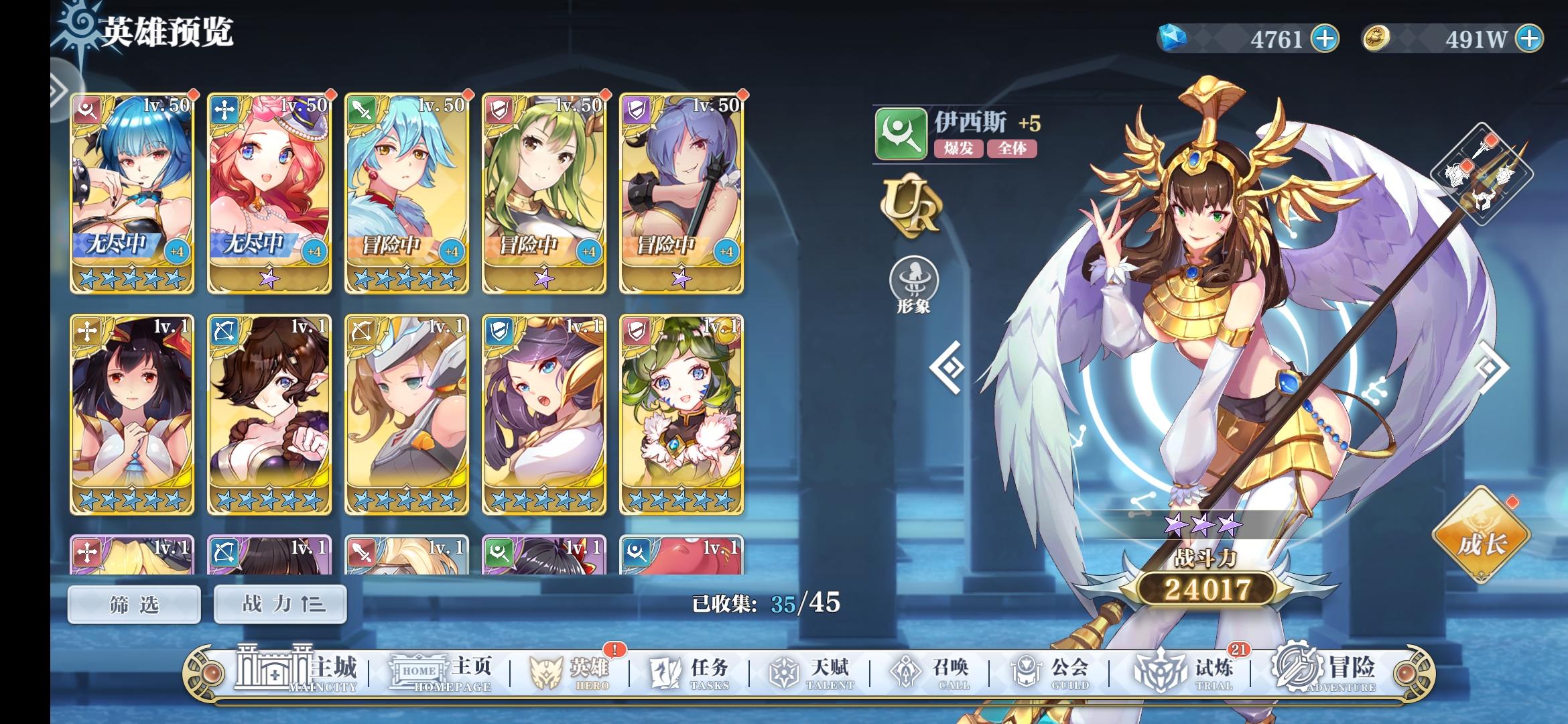The width and height of the screenshot is (1568, 724).
Task: Open the 英雄 hero tab with red notification
Action: click(570, 667)
